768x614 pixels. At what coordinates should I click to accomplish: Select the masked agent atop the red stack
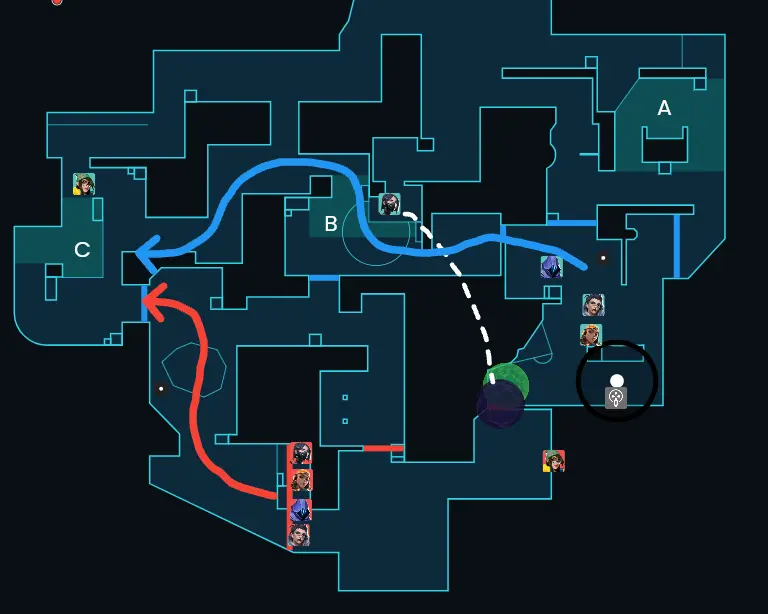coord(300,454)
